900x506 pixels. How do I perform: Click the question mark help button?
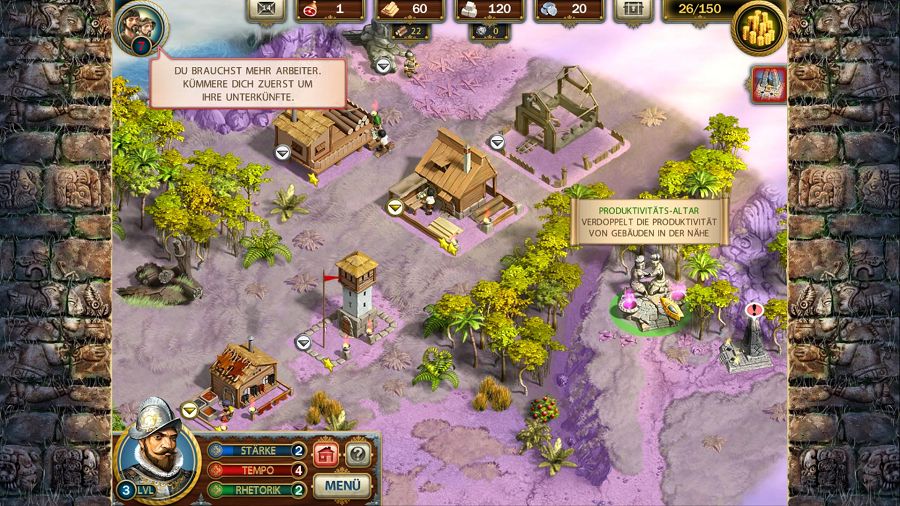pos(357,454)
